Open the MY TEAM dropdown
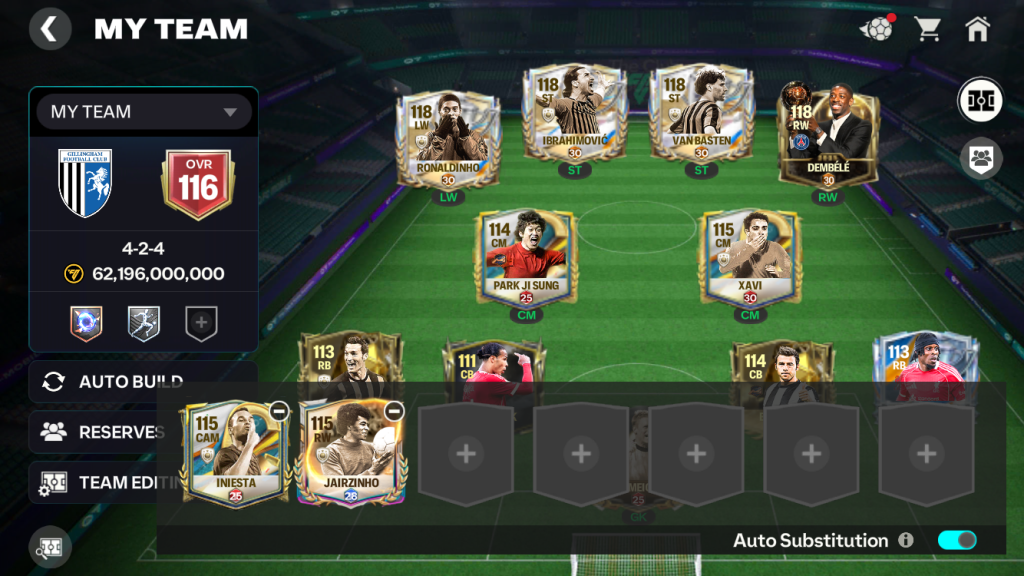 pyautogui.click(x=144, y=112)
